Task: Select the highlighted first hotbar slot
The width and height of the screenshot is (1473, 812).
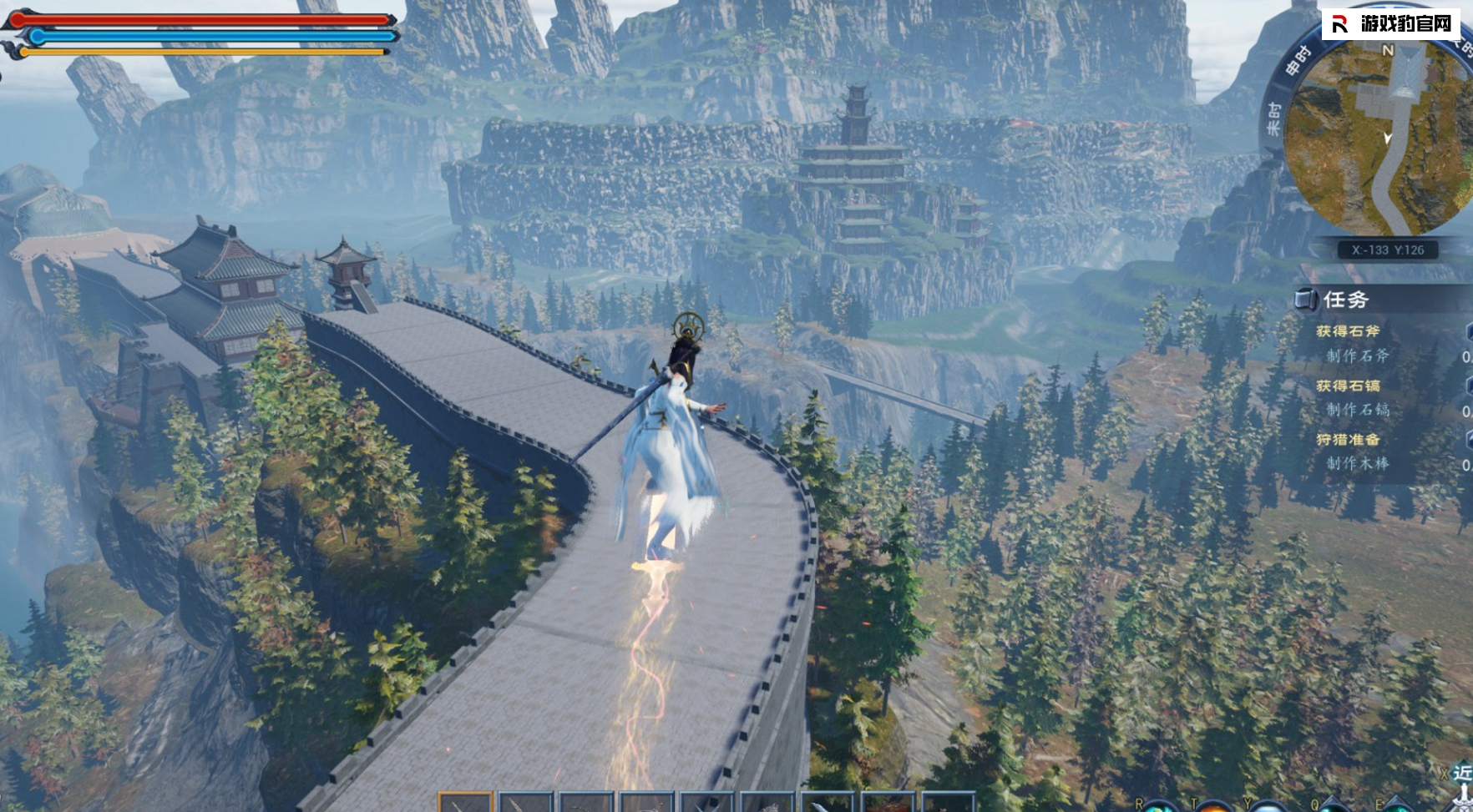Action: click(x=466, y=802)
